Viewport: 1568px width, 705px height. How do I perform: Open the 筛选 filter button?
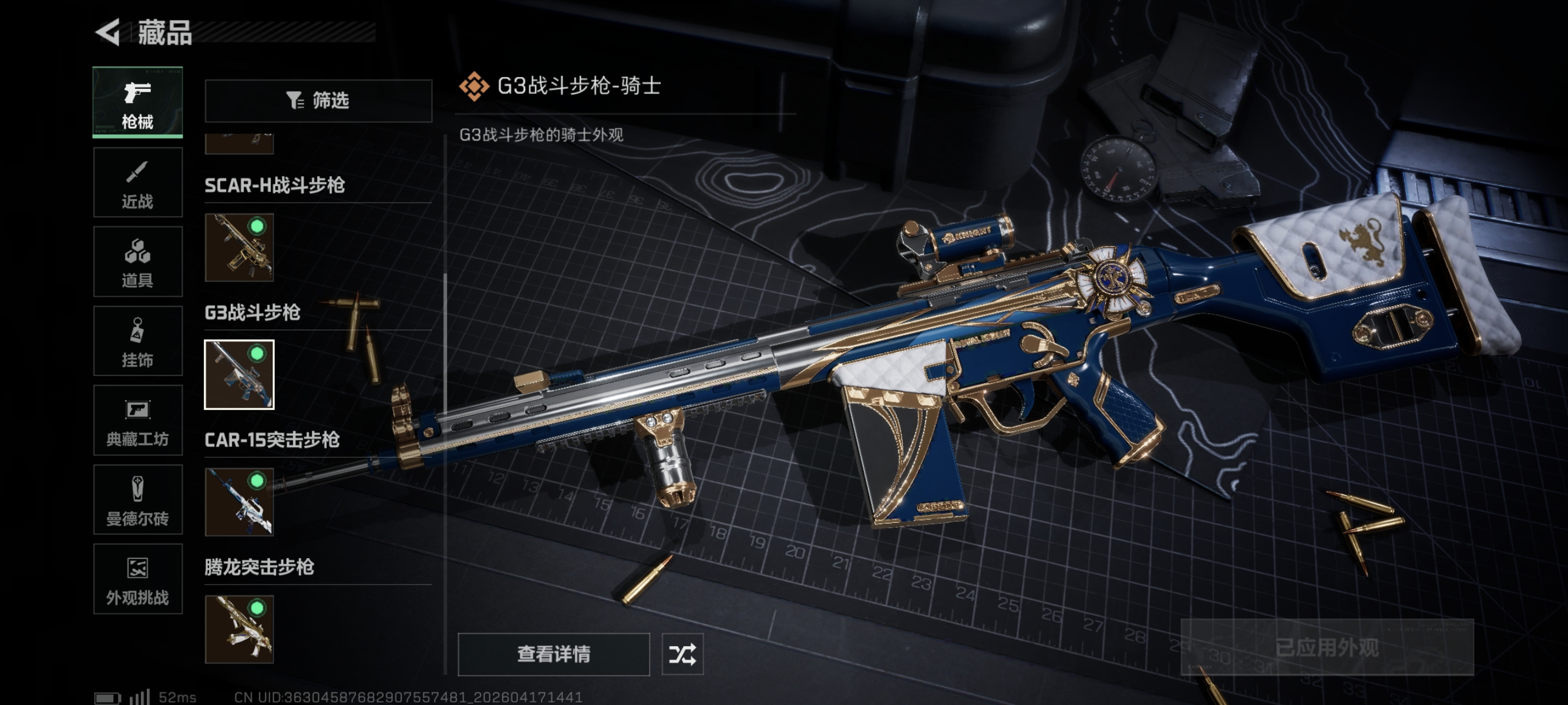pos(318,100)
